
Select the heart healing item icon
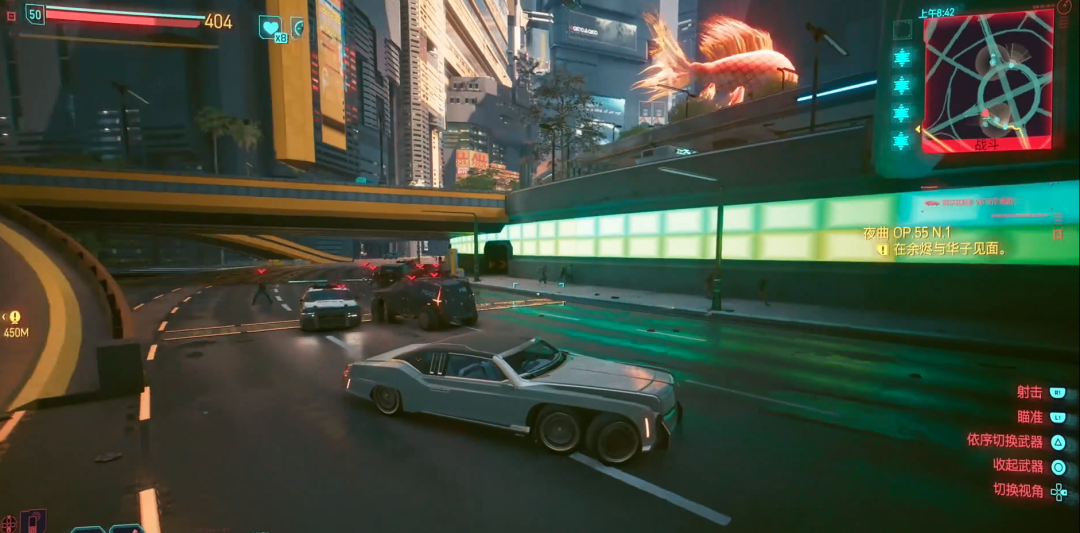tap(270, 26)
